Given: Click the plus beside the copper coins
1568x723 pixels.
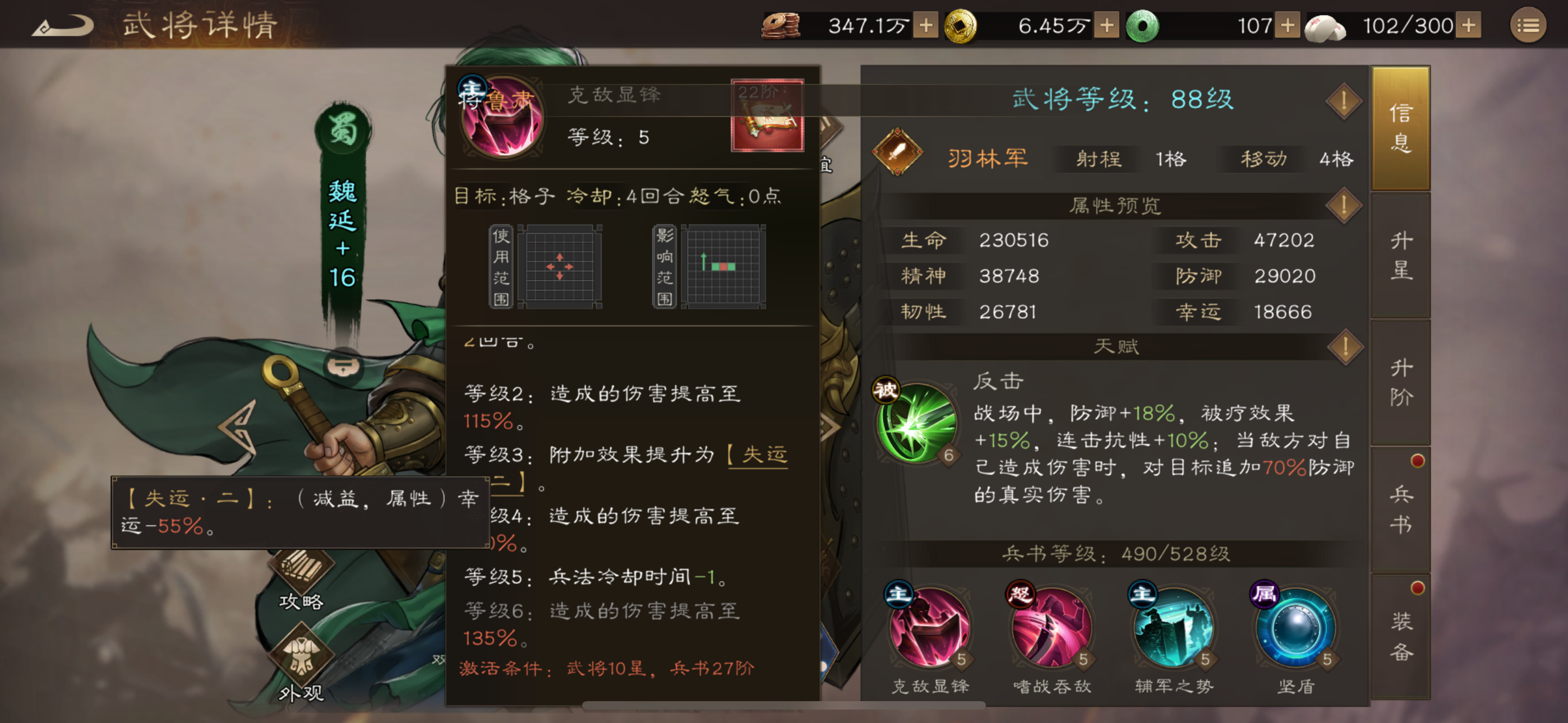Looking at the screenshot, I should [928, 26].
